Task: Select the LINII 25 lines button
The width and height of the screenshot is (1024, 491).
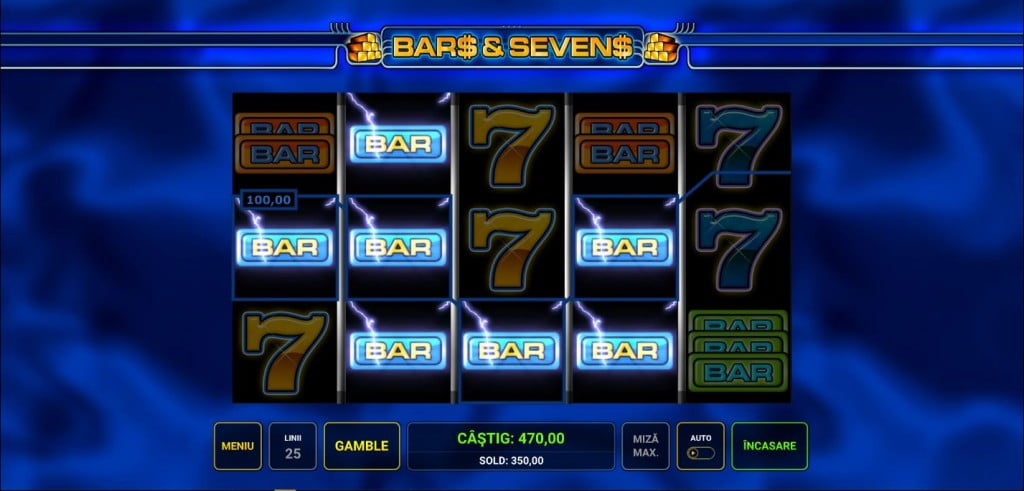Action: click(x=293, y=446)
